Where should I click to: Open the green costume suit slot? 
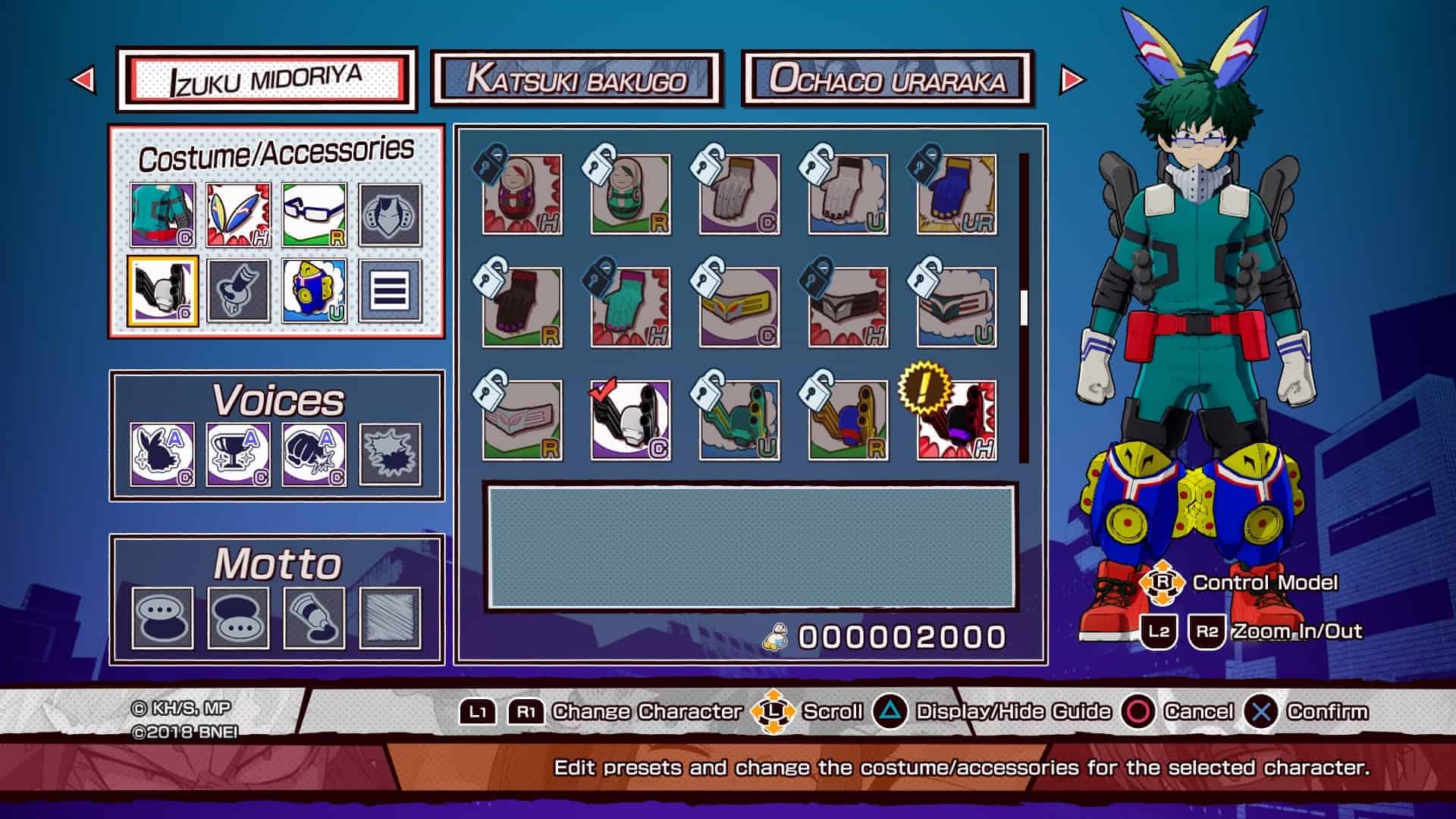162,215
